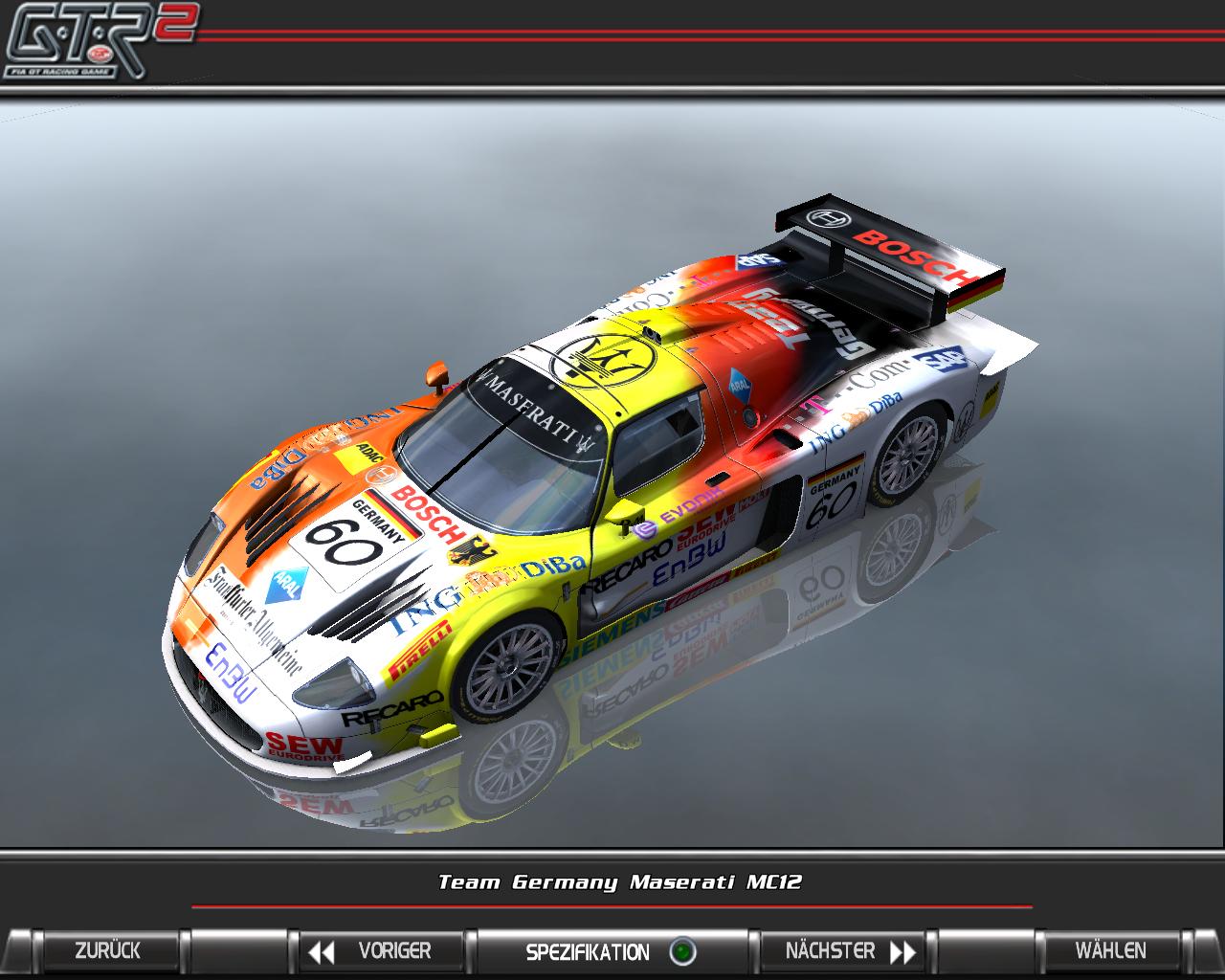The height and width of the screenshot is (980, 1225).
Task: Go back with the ZURÜCK button
Action: tap(107, 951)
